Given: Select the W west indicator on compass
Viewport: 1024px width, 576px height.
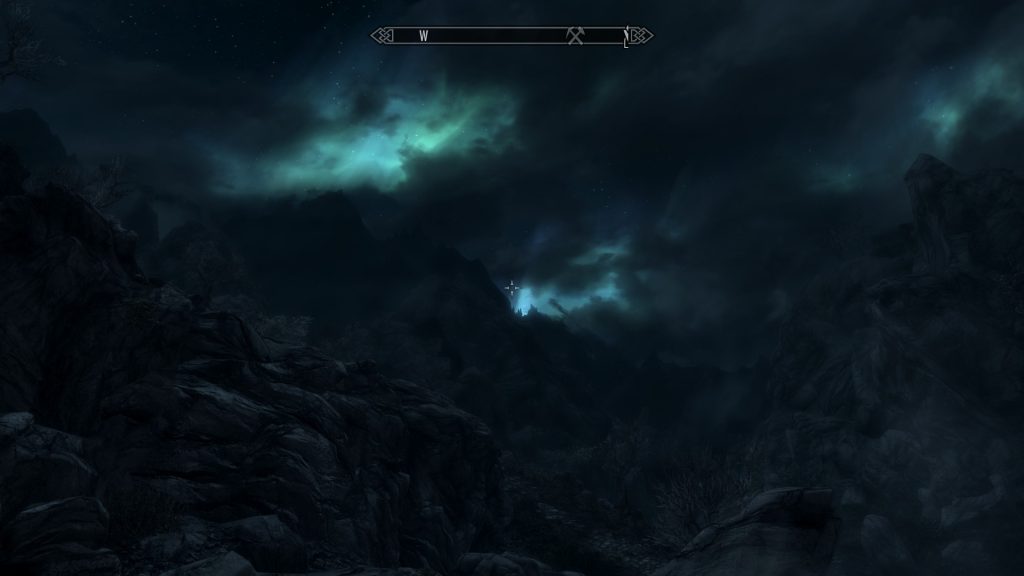Looking at the screenshot, I should tap(423, 36).
